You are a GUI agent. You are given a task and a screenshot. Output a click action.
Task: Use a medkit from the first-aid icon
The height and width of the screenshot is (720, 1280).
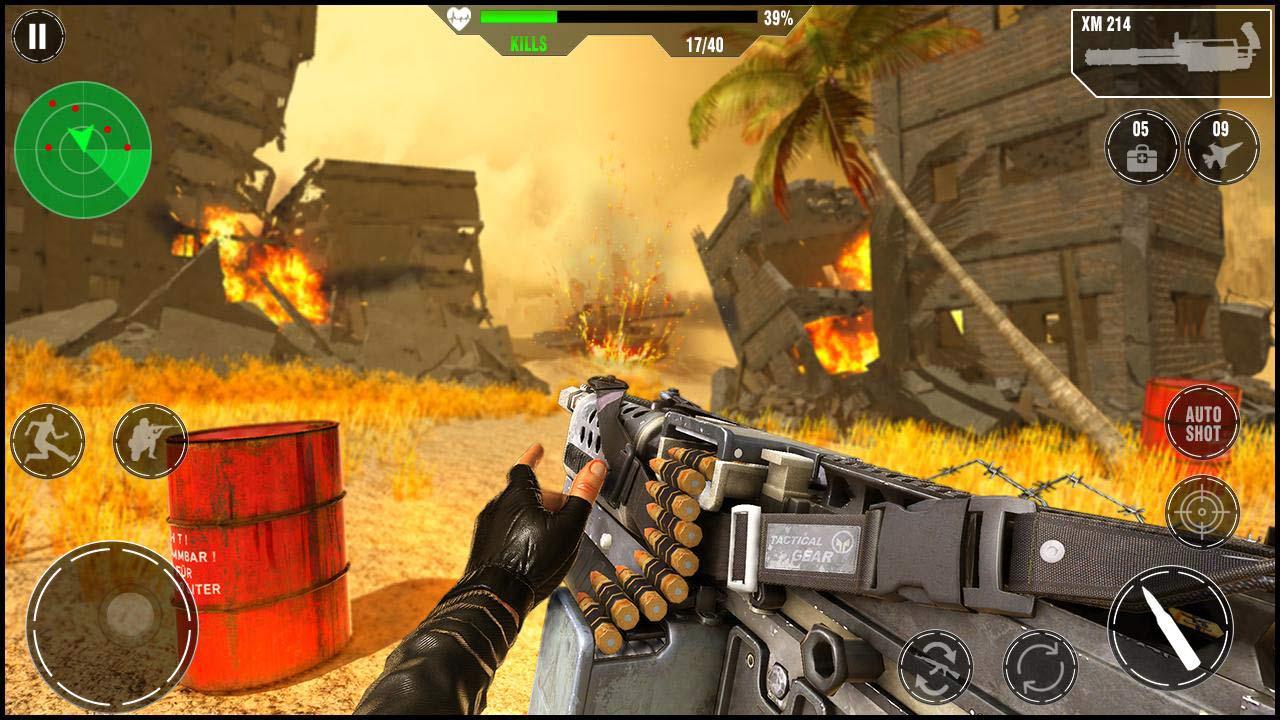click(1141, 147)
